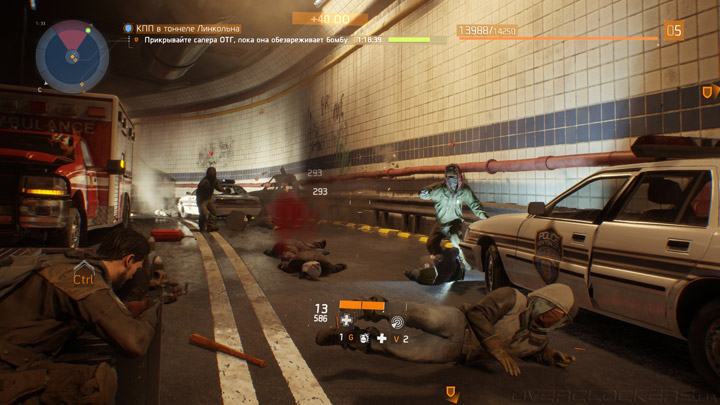Activate the Pulse radar skill
Screen dimensions: 720x405
click(x=397, y=321)
